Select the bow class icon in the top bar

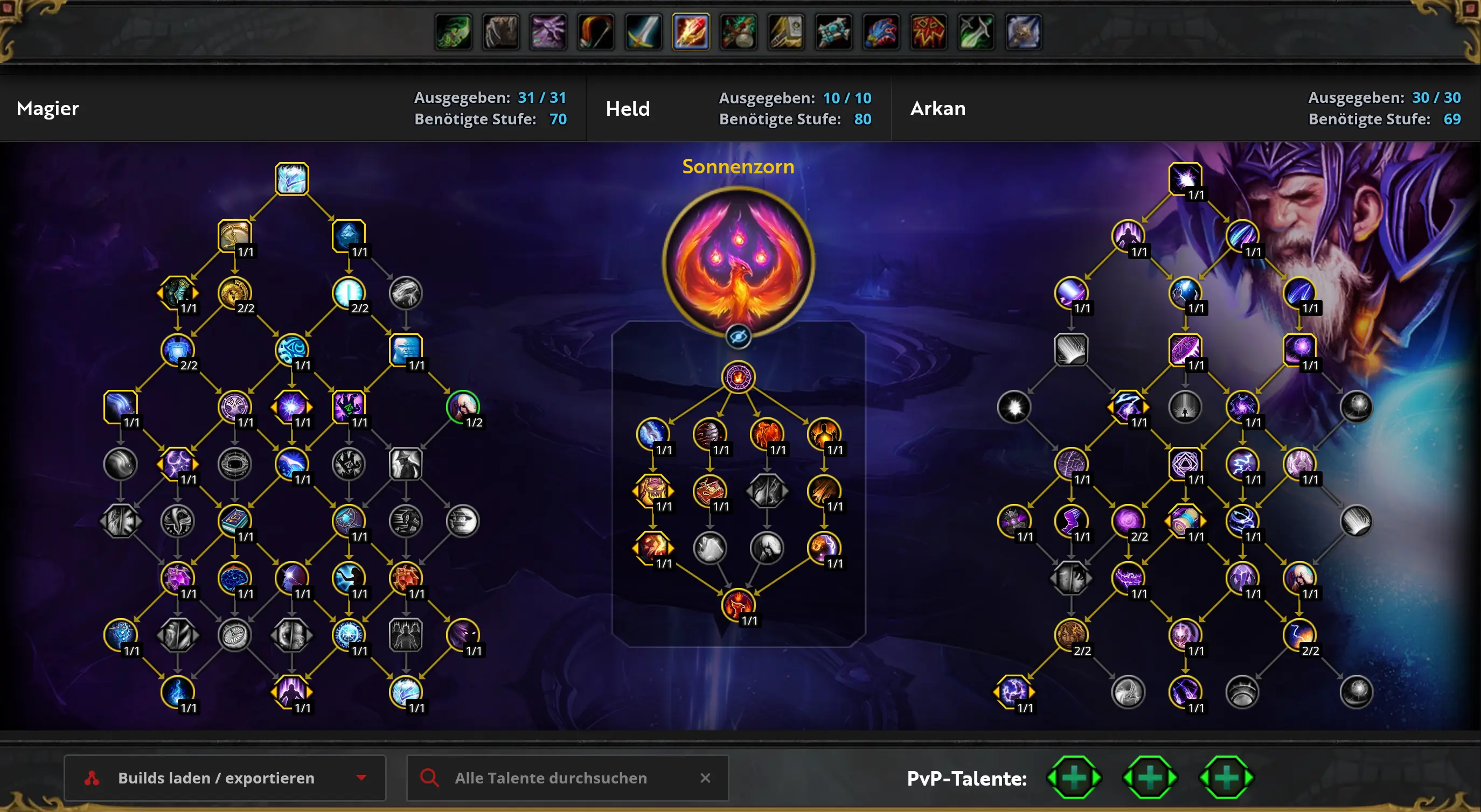595,33
